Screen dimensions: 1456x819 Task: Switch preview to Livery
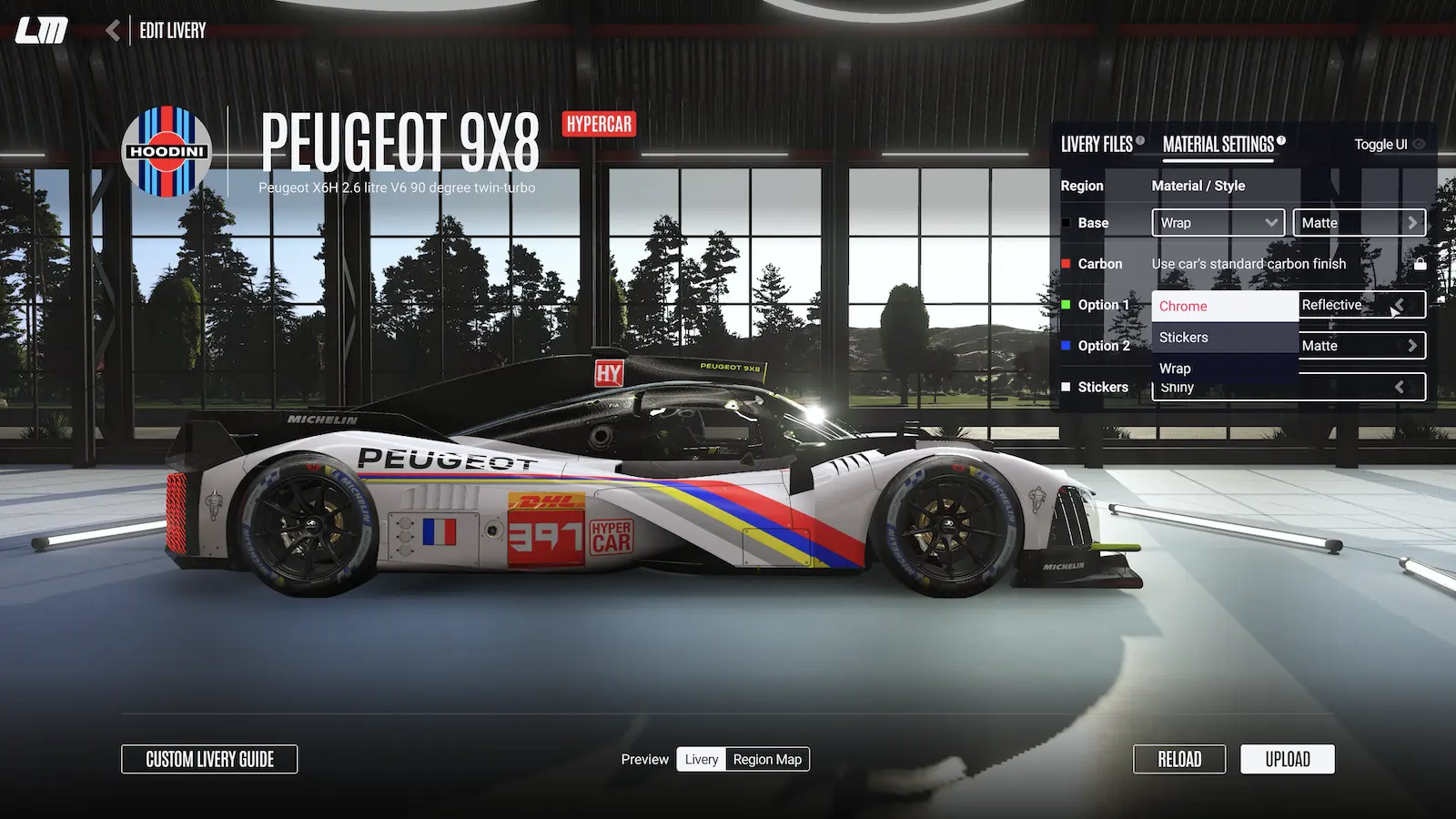pos(701,759)
